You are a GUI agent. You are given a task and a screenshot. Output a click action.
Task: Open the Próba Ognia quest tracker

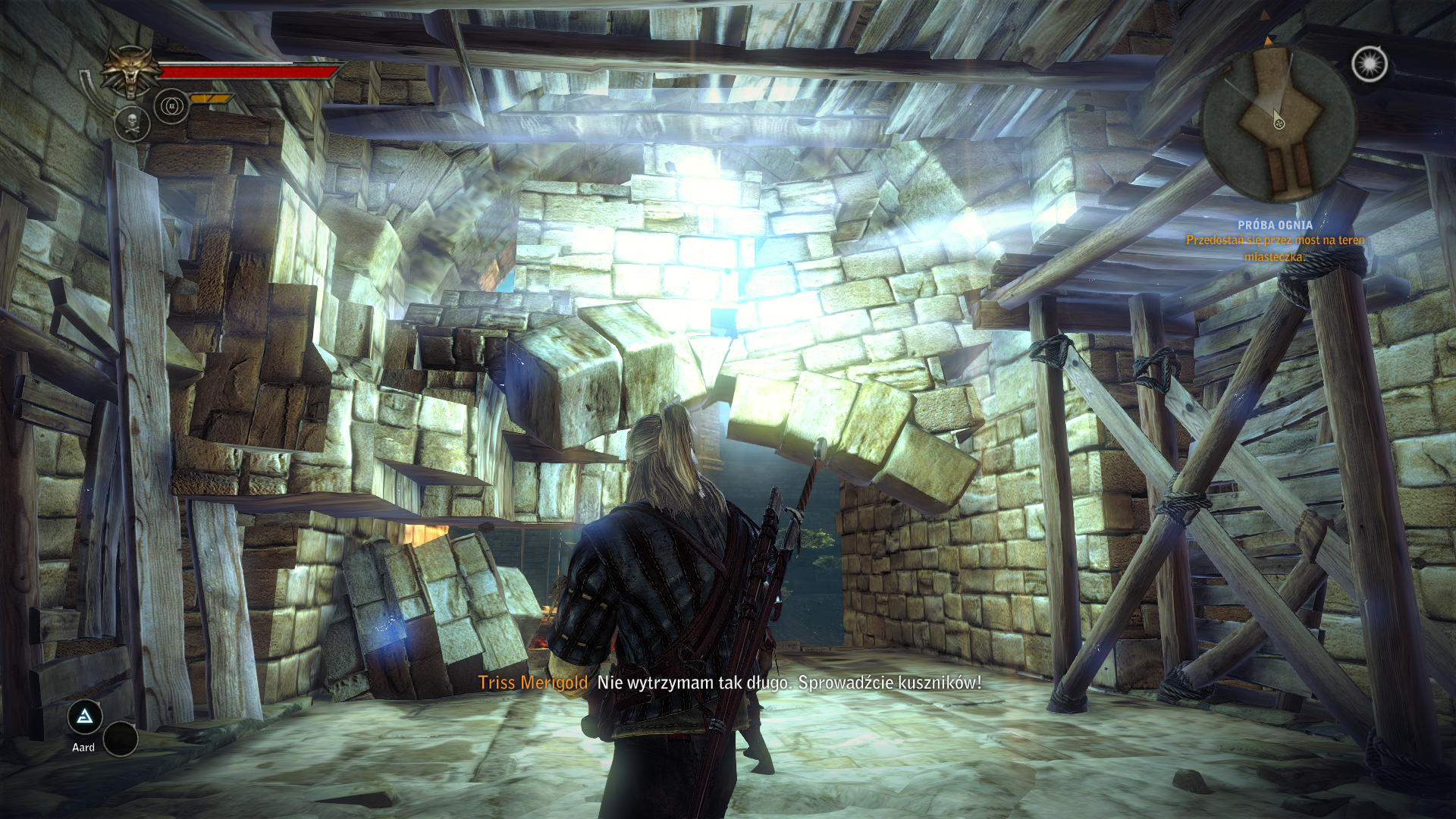click(1275, 225)
